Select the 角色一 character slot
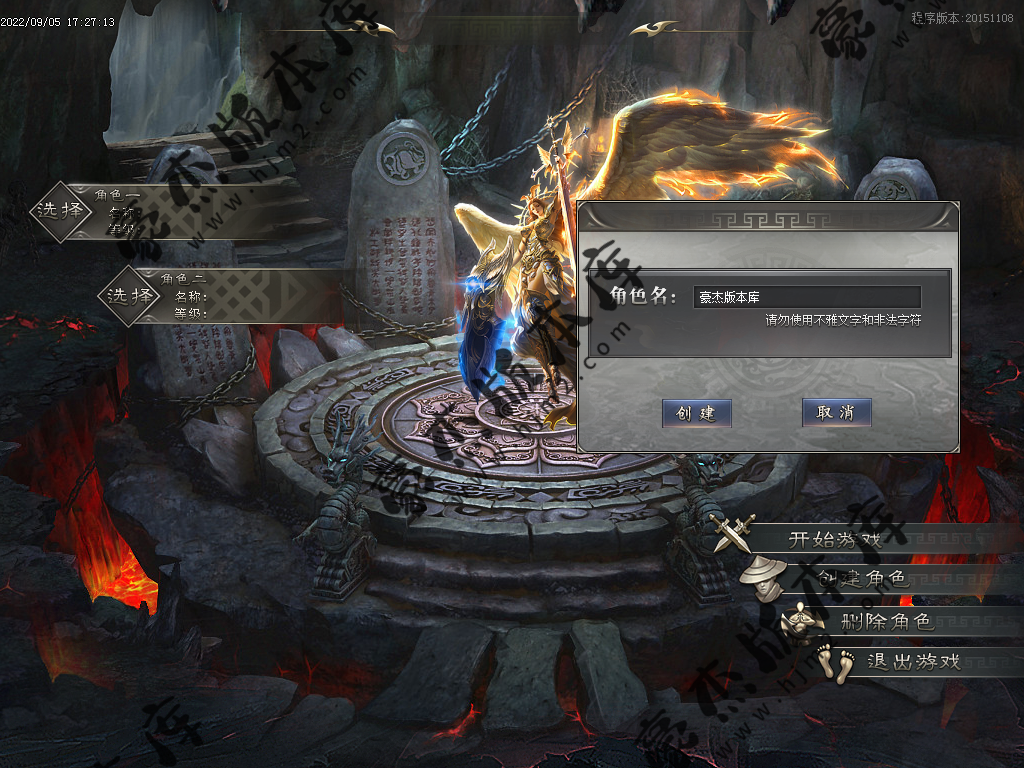 (x=60, y=211)
